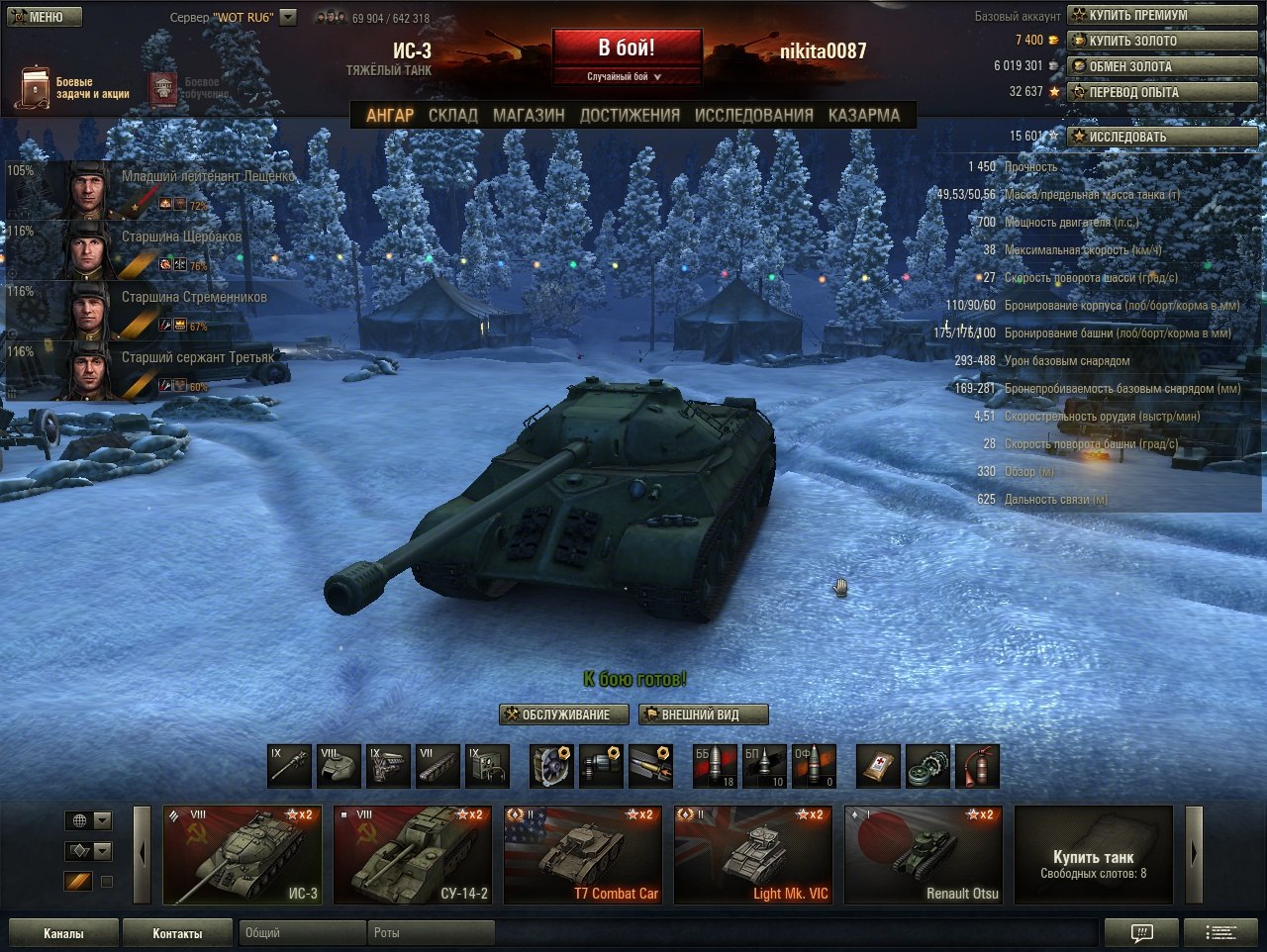Choose the КУПИТЬ ЗОЛОТО button
Screen dimensions: 1267x952
[1162, 41]
